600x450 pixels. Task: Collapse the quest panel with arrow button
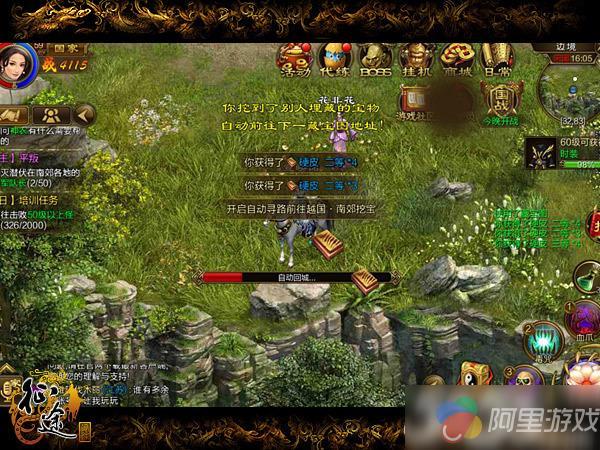tap(85, 114)
